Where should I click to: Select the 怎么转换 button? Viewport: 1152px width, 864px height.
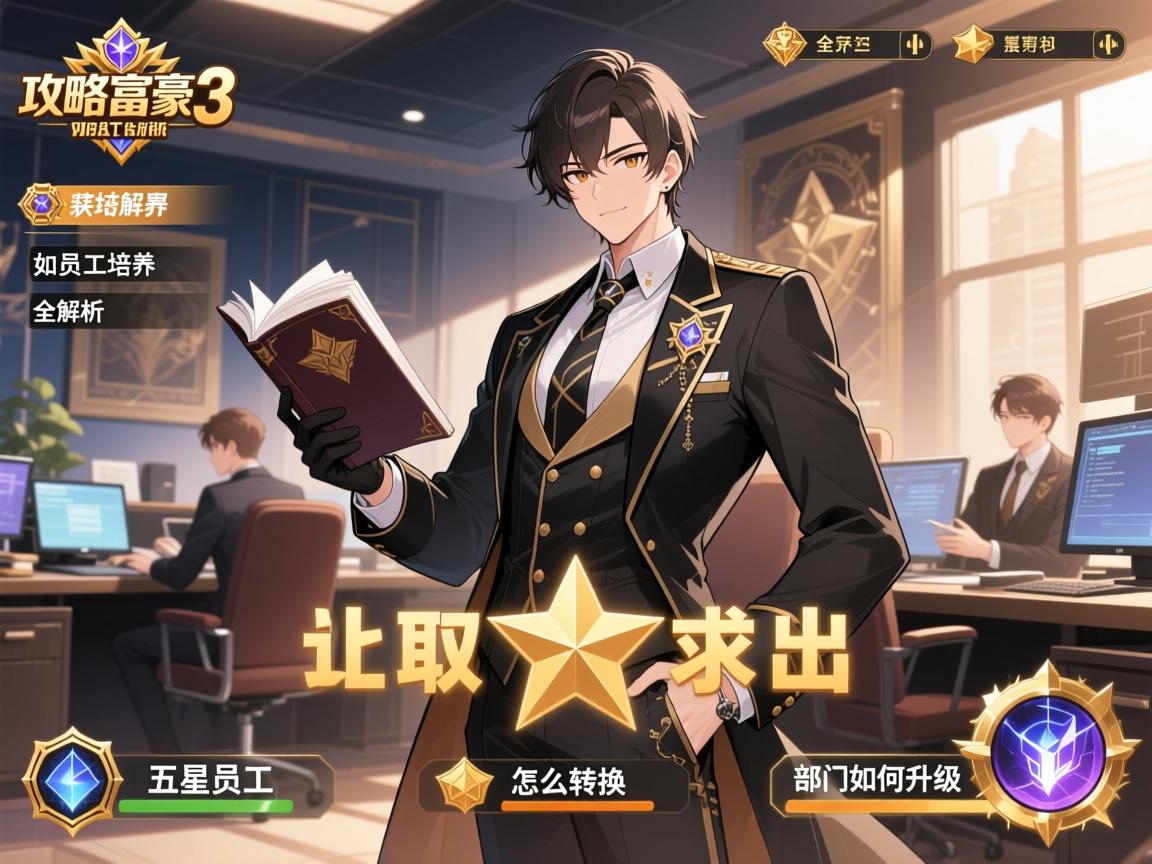(x=568, y=780)
